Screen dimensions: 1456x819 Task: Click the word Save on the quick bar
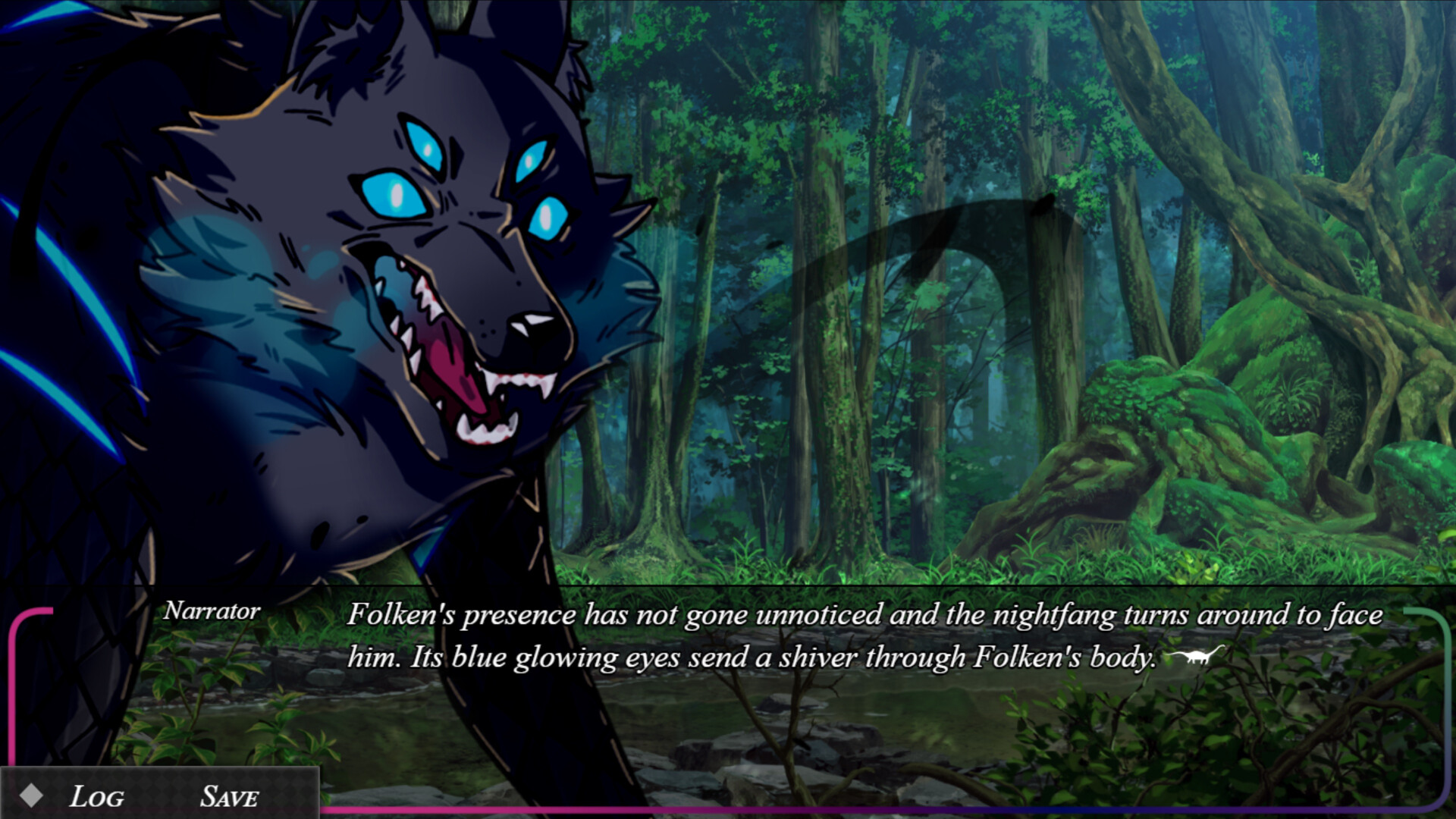pos(228,795)
